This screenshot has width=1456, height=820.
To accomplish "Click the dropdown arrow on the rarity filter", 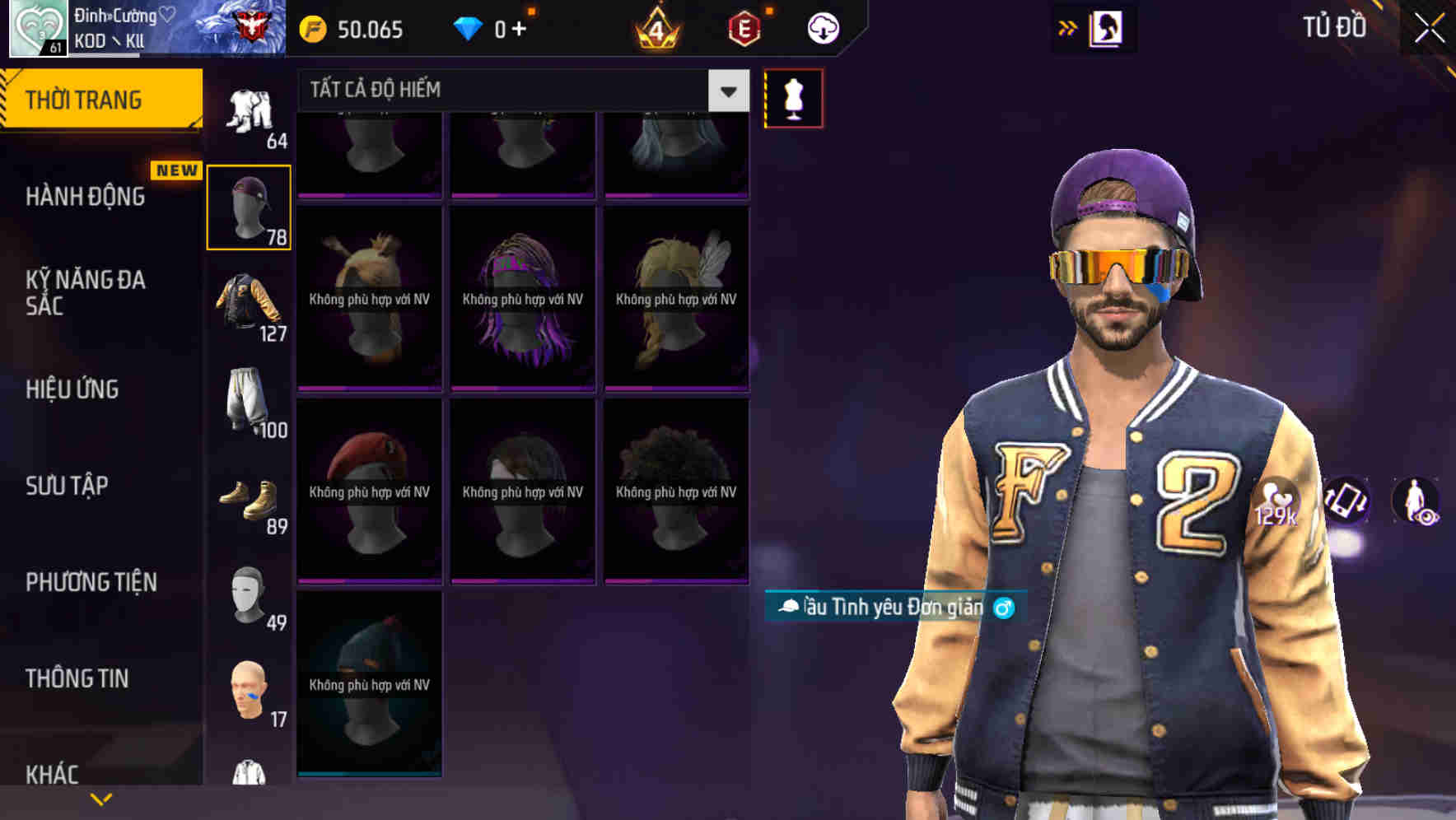I will [x=726, y=91].
